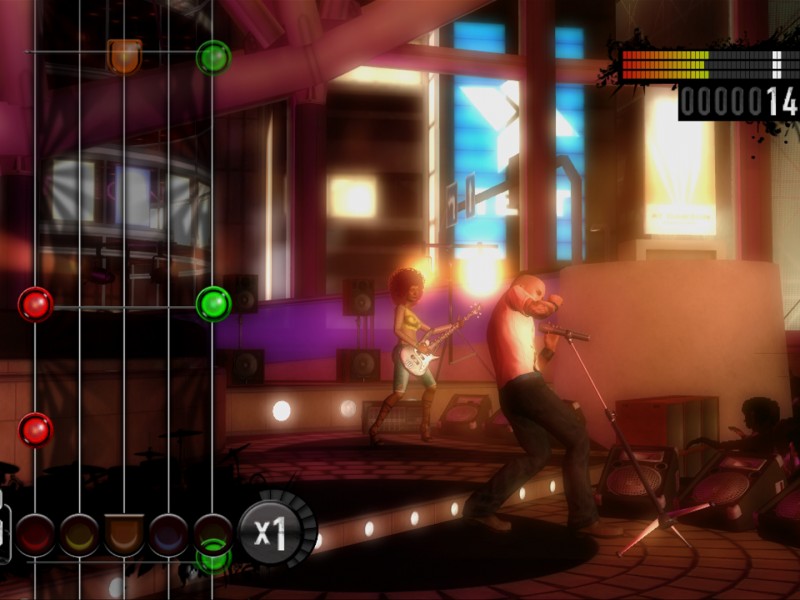
Task: Hit the blue fret target button
Action: pos(168,534)
